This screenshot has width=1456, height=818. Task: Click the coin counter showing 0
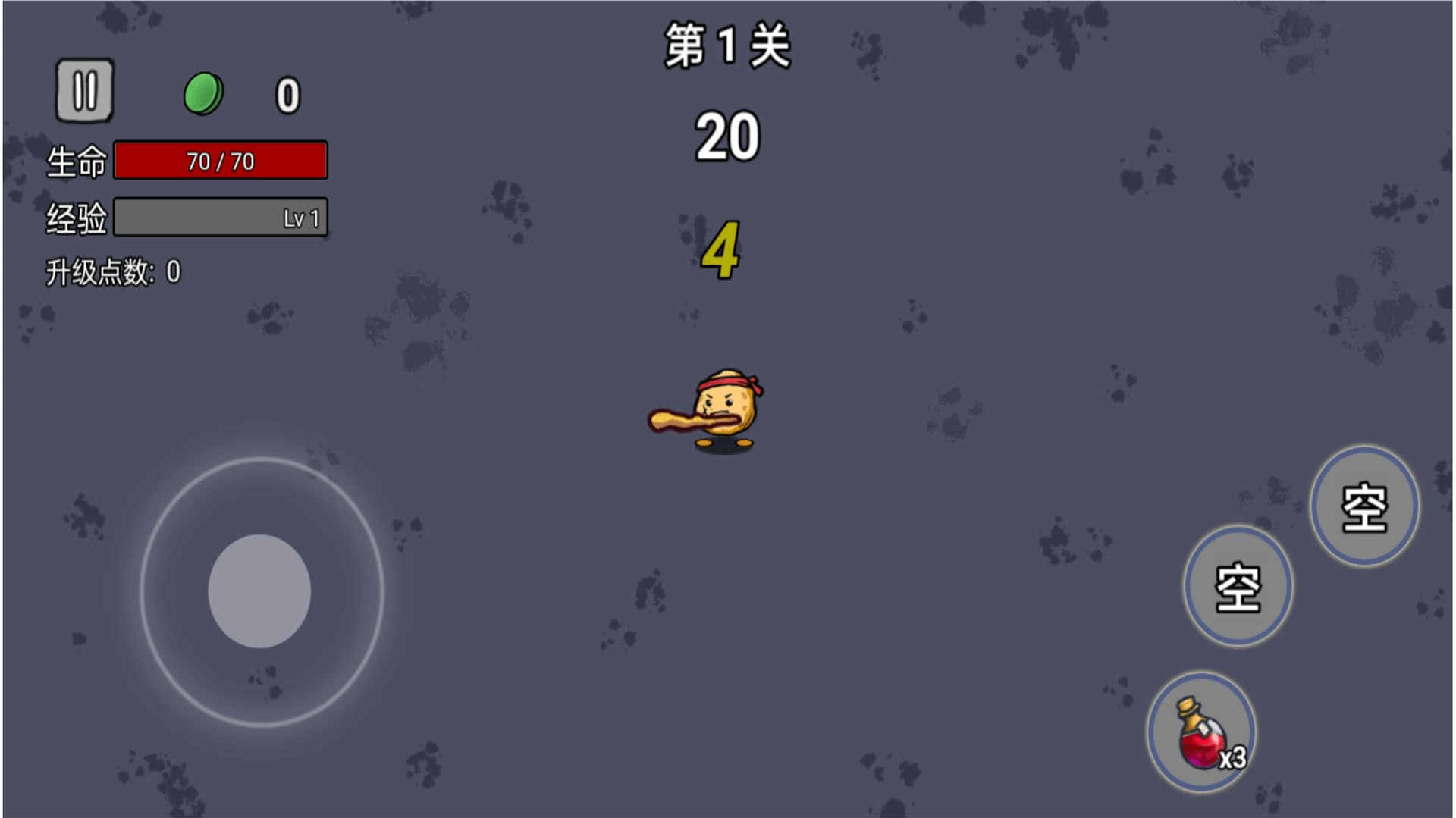[x=287, y=92]
